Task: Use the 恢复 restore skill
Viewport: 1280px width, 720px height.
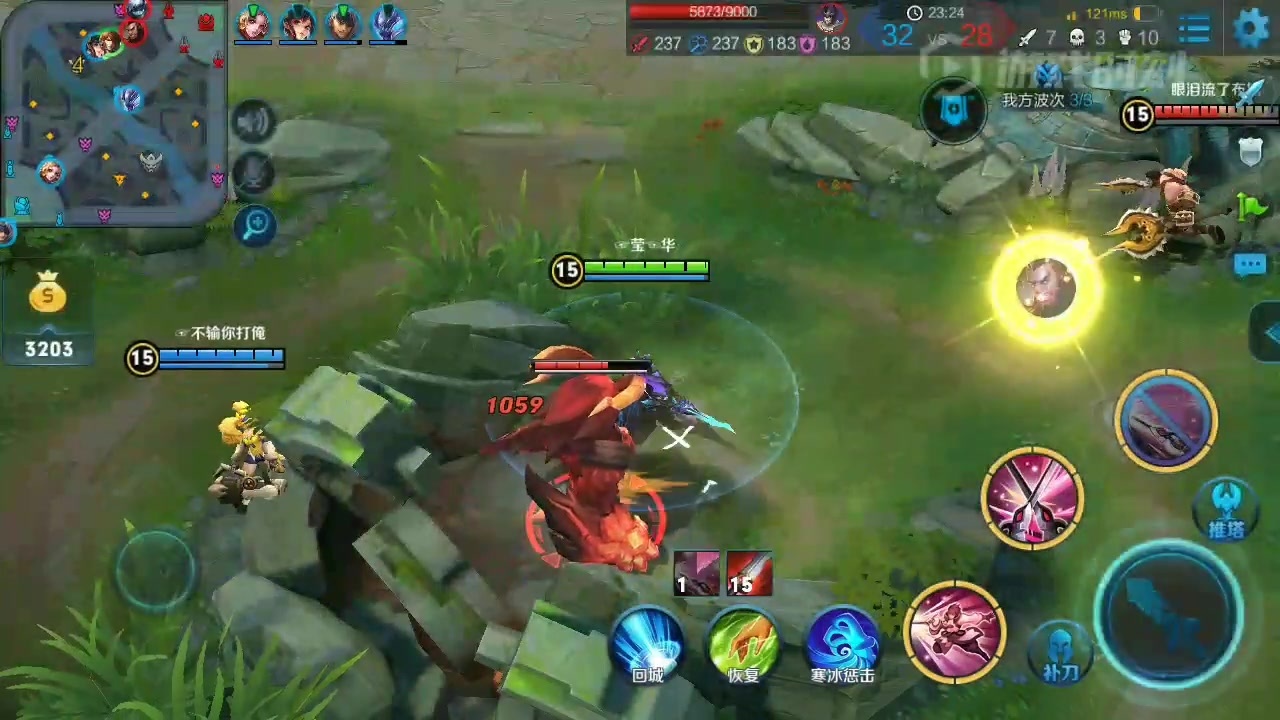Action: pos(743,641)
